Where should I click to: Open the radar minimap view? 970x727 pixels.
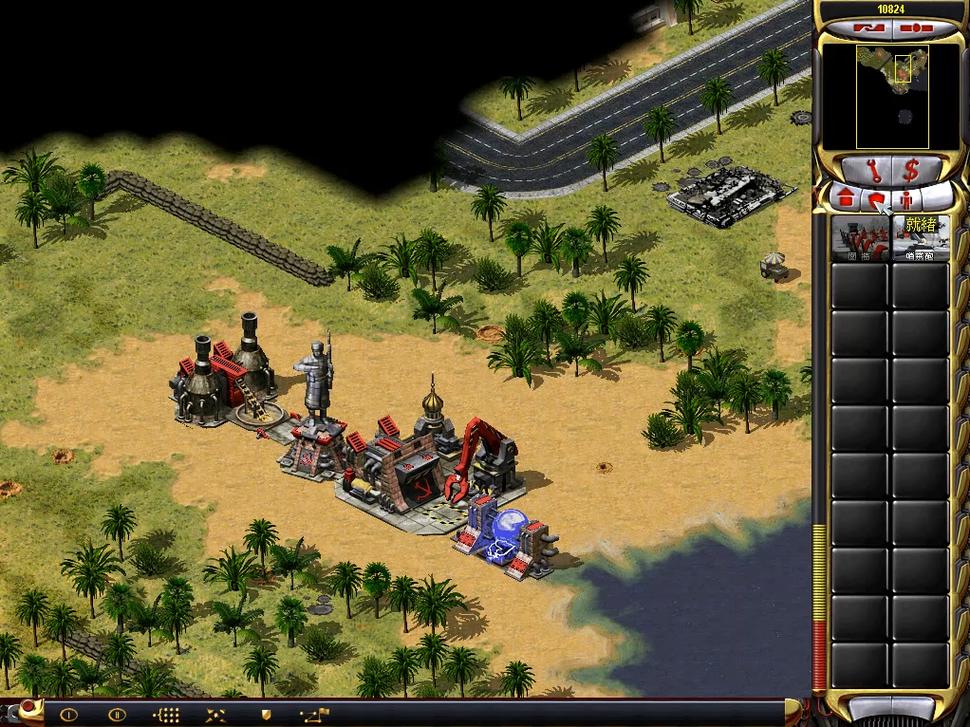(891, 95)
